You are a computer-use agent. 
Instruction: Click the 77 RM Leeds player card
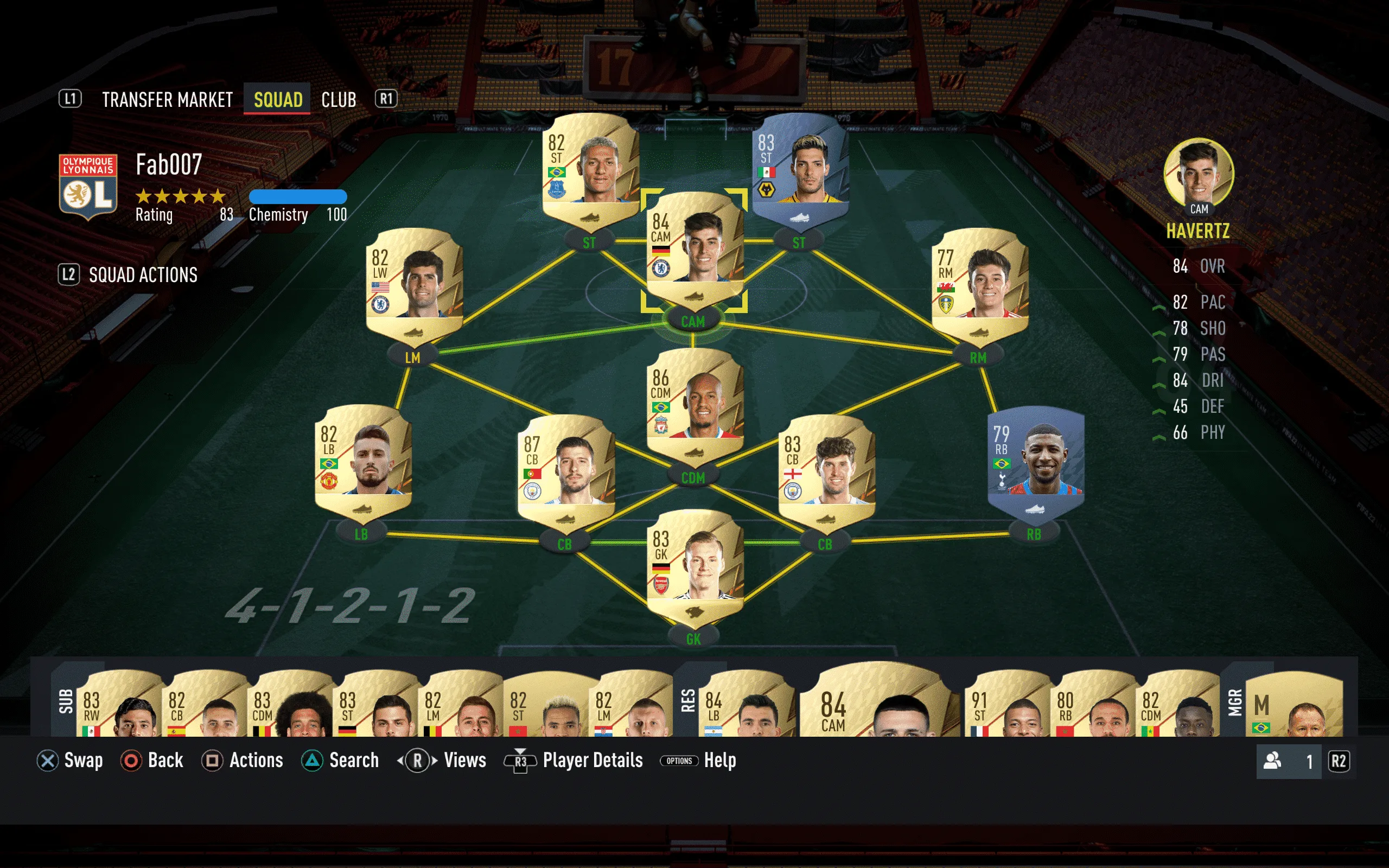979,285
